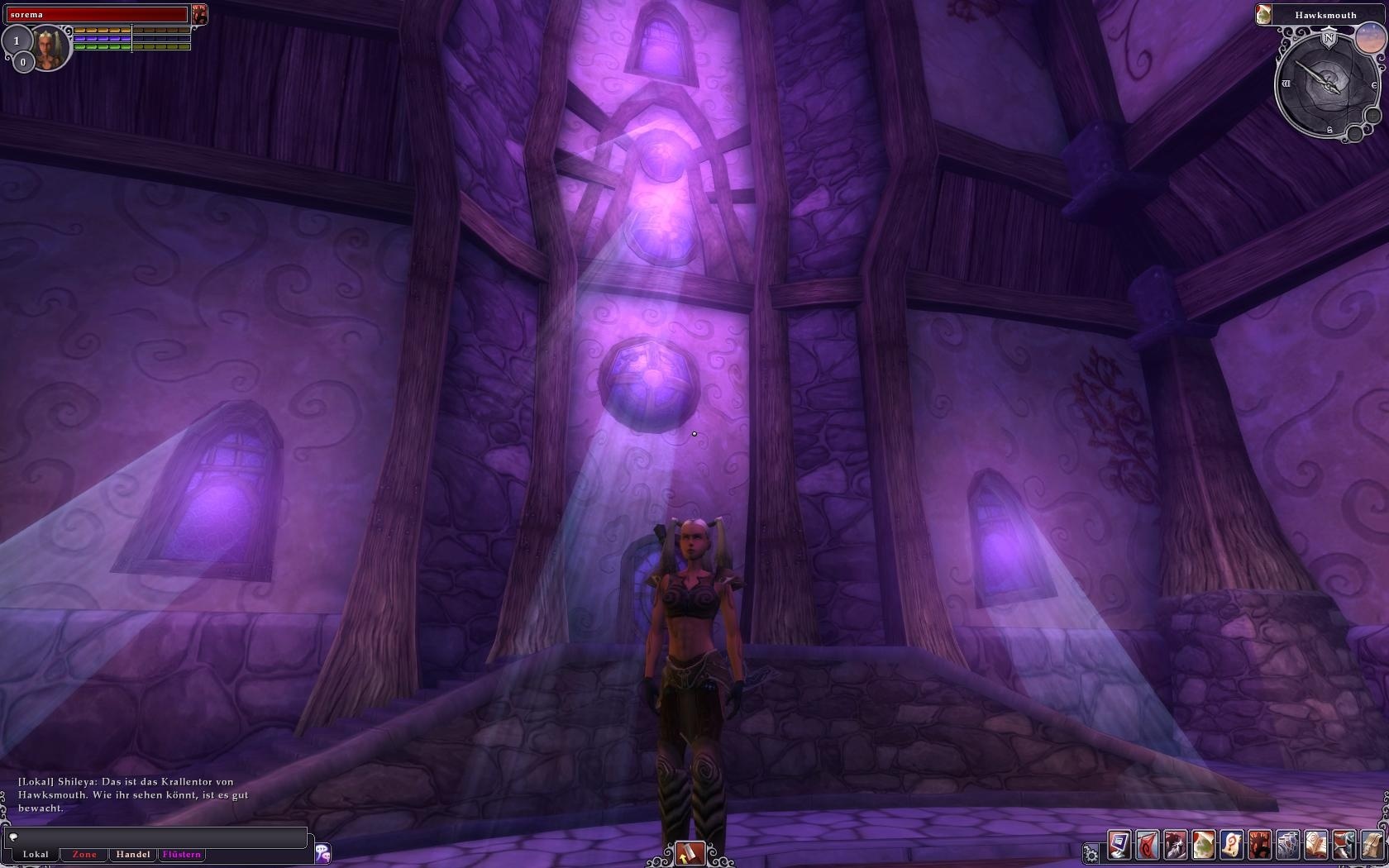Switch to the Zone chat tab
Screen dimensions: 1389x868
[x=83, y=855]
